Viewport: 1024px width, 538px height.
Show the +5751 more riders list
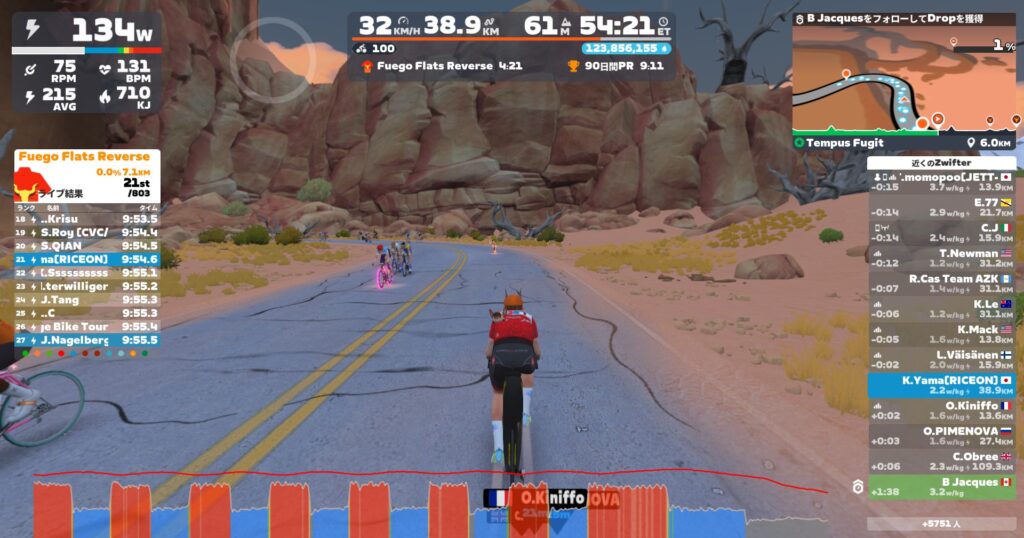pos(941,523)
